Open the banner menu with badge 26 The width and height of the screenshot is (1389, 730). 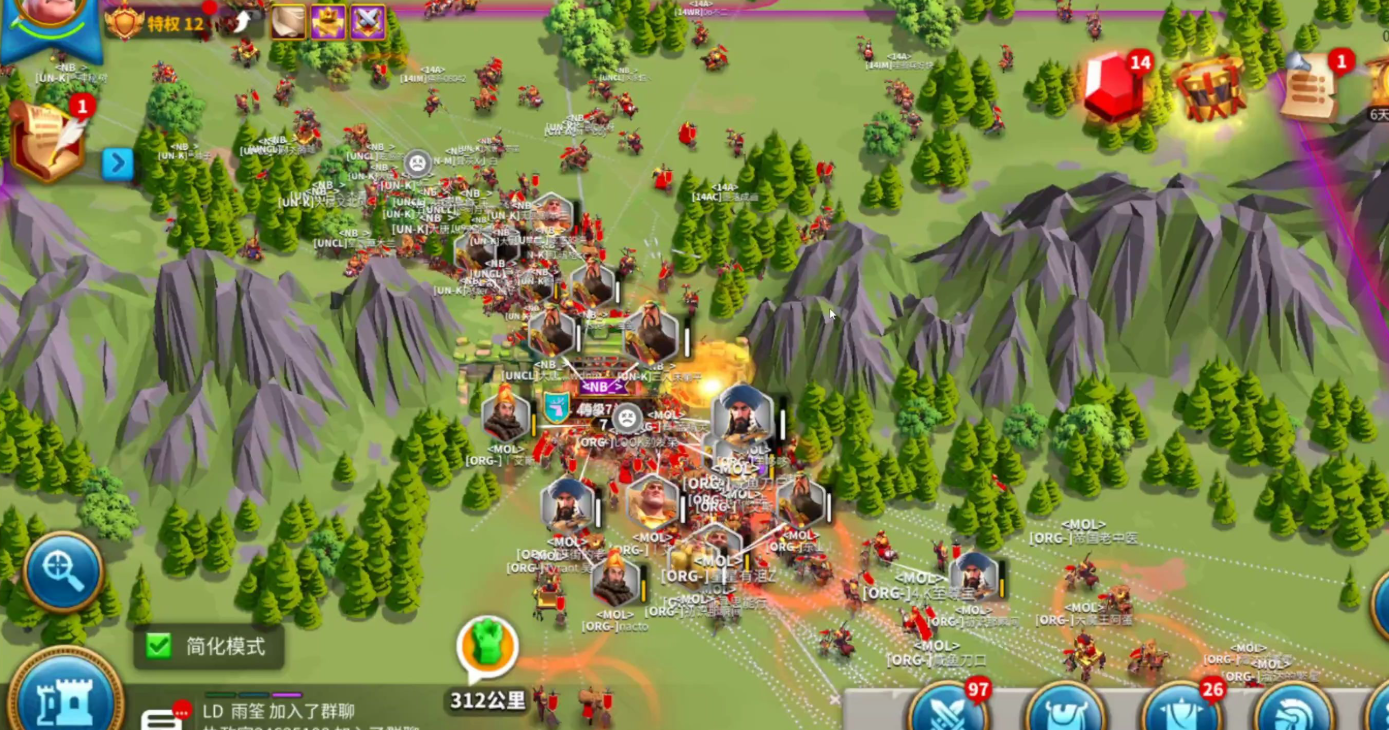(1182, 710)
